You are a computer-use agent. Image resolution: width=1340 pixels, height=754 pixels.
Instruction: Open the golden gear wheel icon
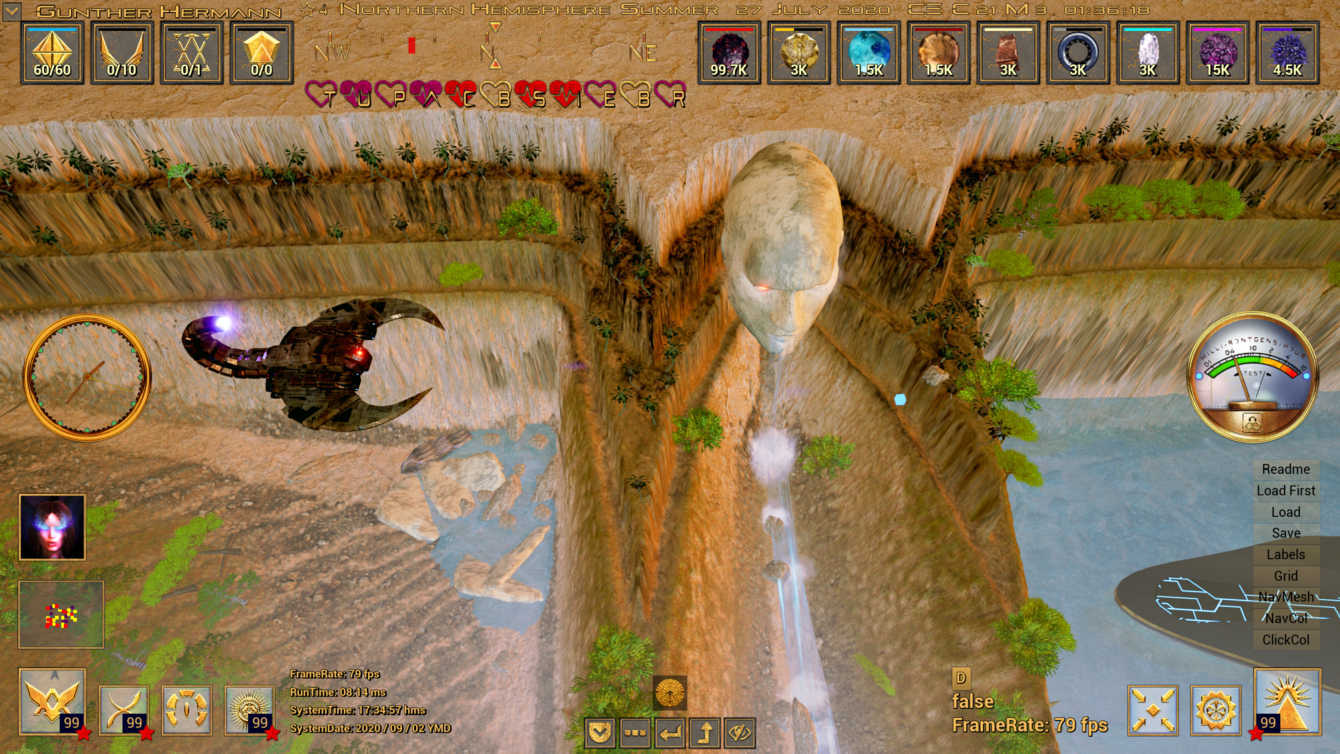pos(1216,710)
